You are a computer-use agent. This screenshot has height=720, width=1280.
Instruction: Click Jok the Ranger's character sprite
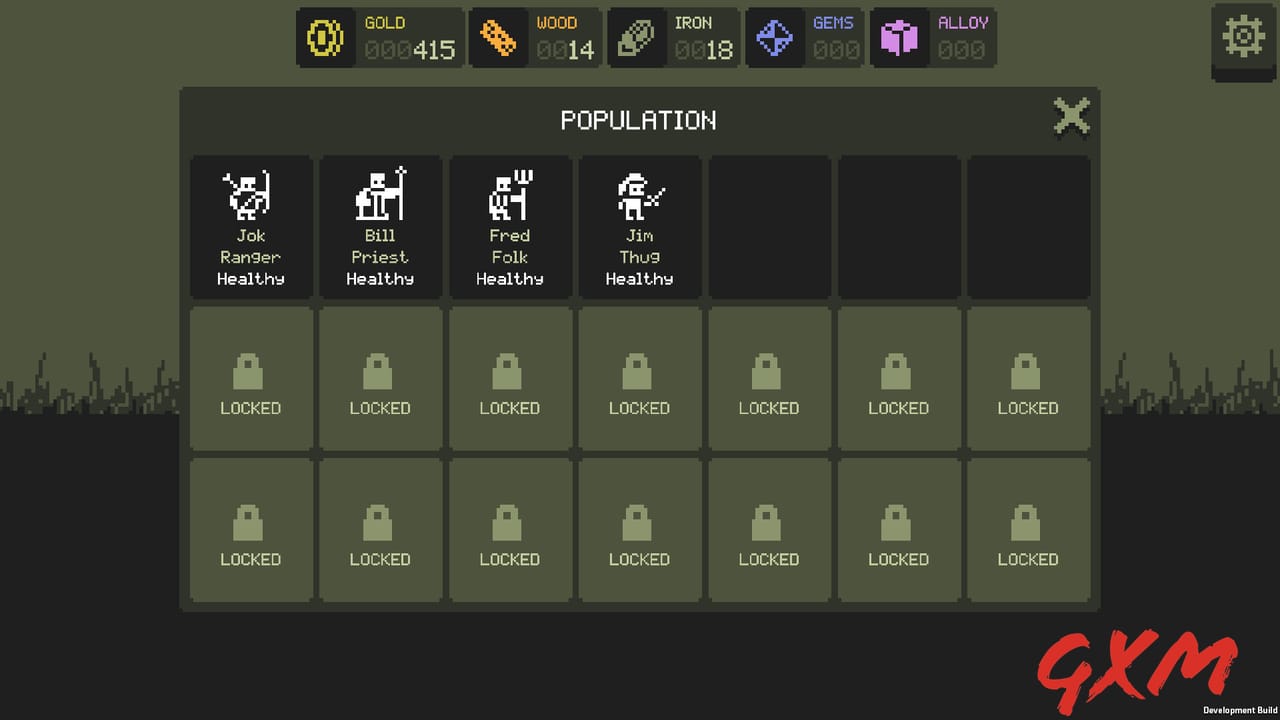[x=250, y=193]
